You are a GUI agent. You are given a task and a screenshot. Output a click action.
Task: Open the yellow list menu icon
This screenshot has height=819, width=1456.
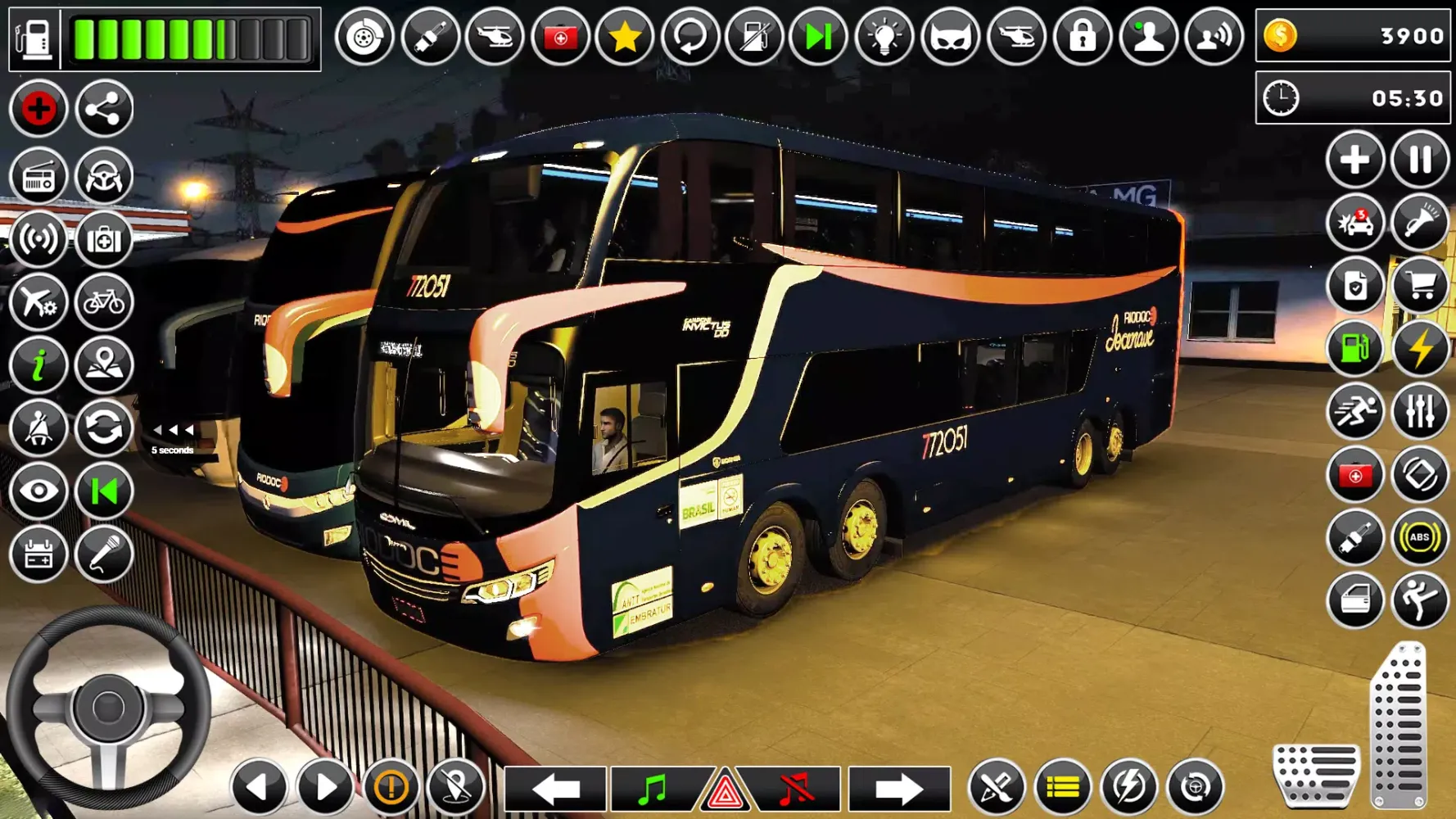1062,788
